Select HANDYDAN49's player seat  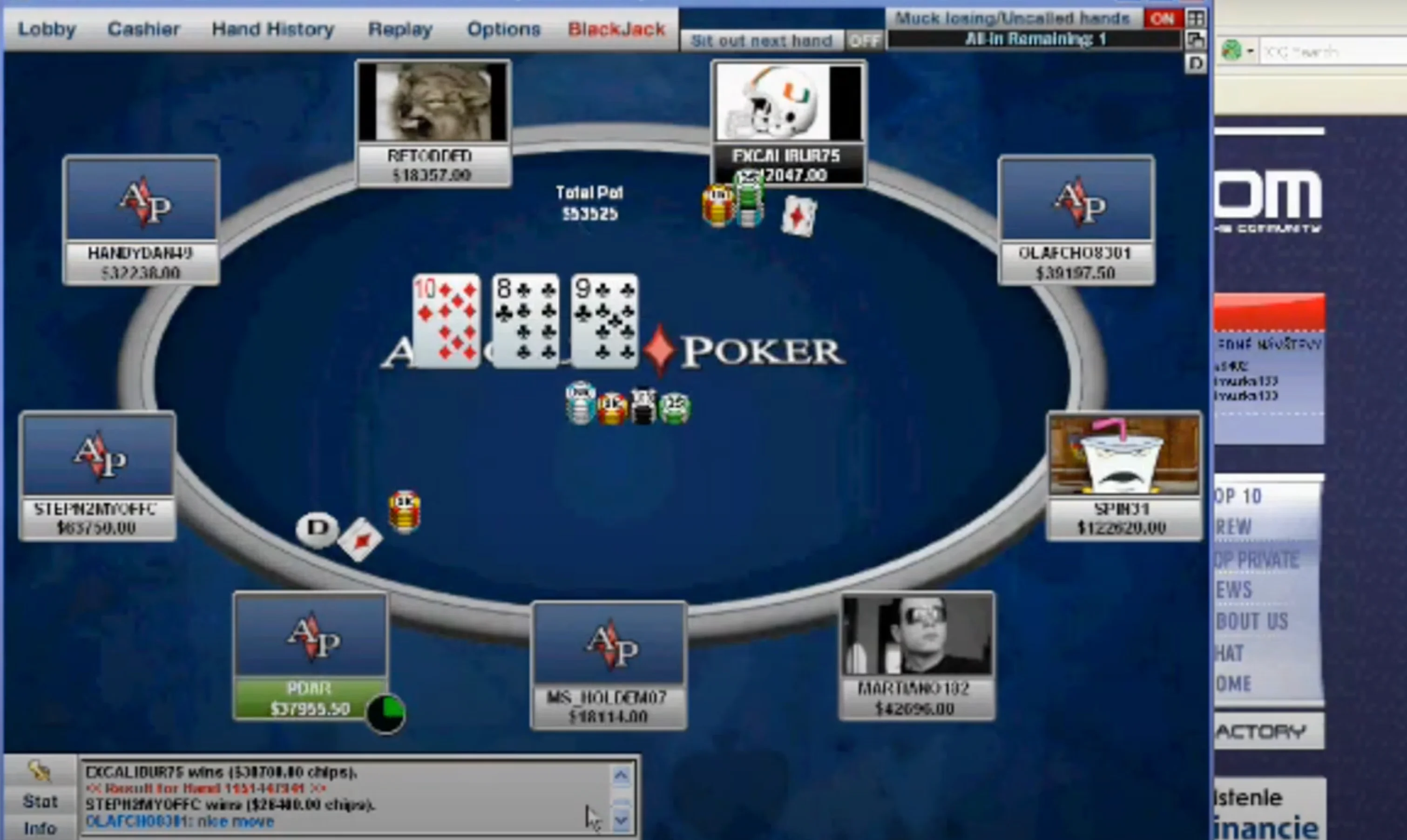point(142,220)
